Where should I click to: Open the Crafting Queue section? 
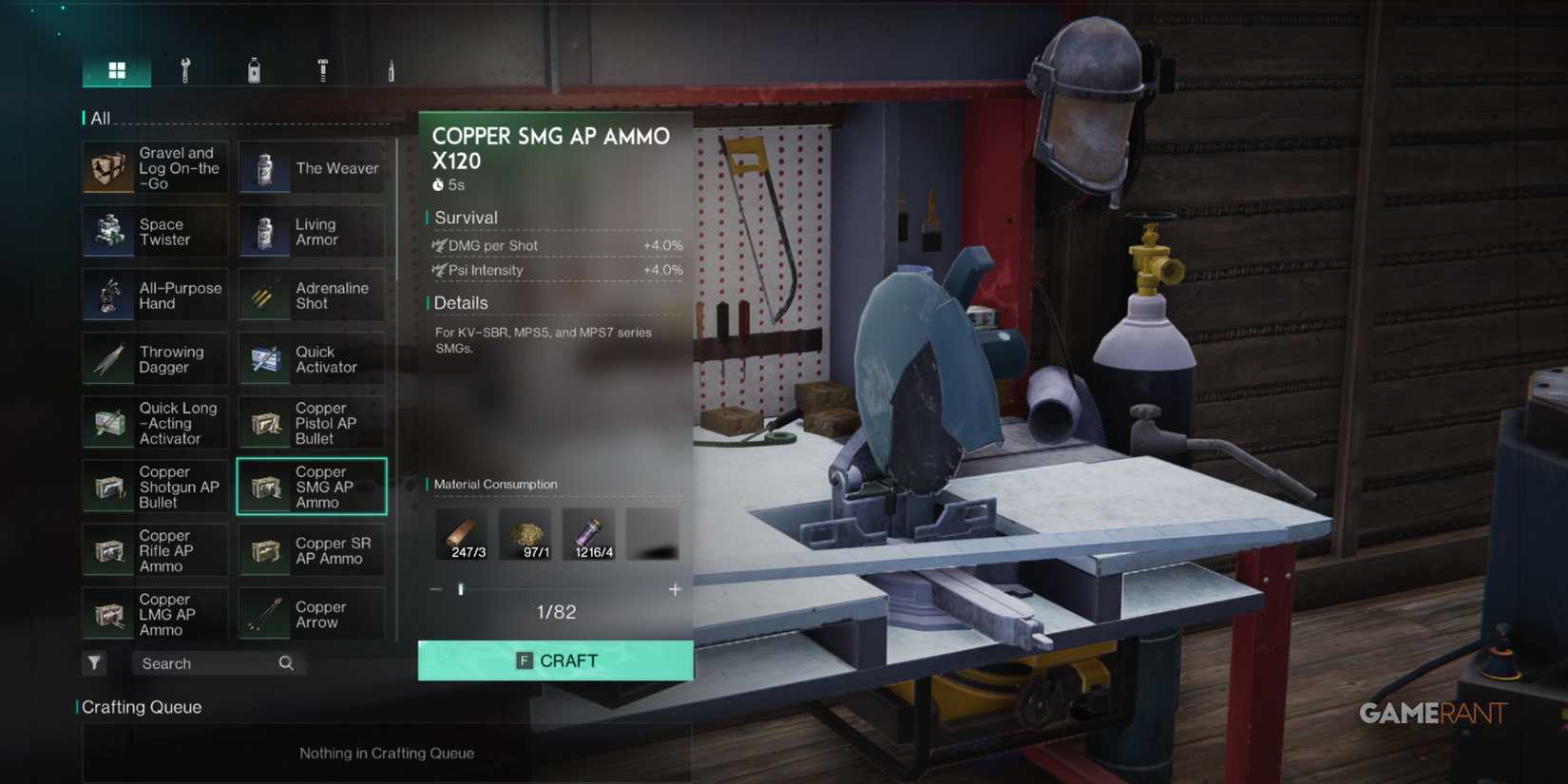click(x=141, y=707)
